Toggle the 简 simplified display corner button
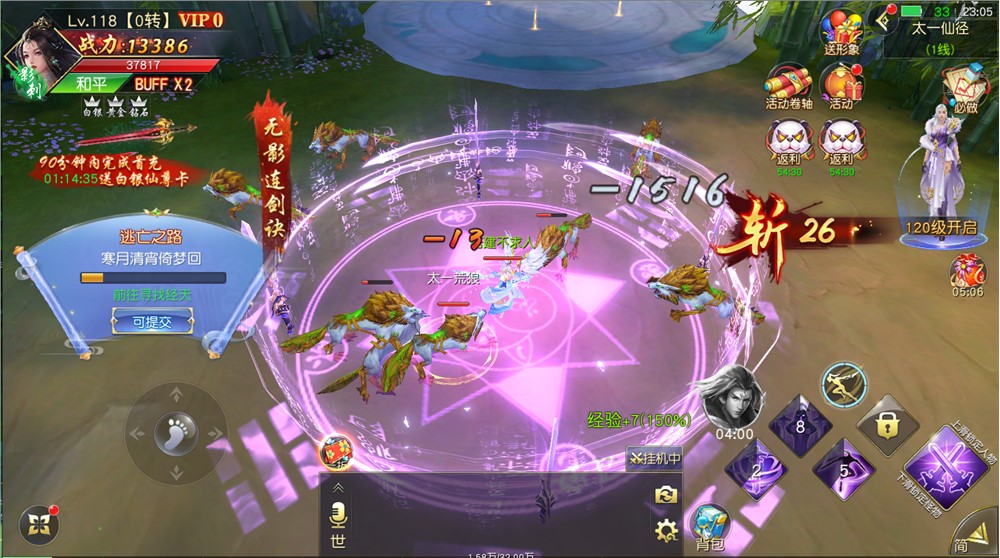This screenshot has height=558, width=1000. click(x=968, y=535)
